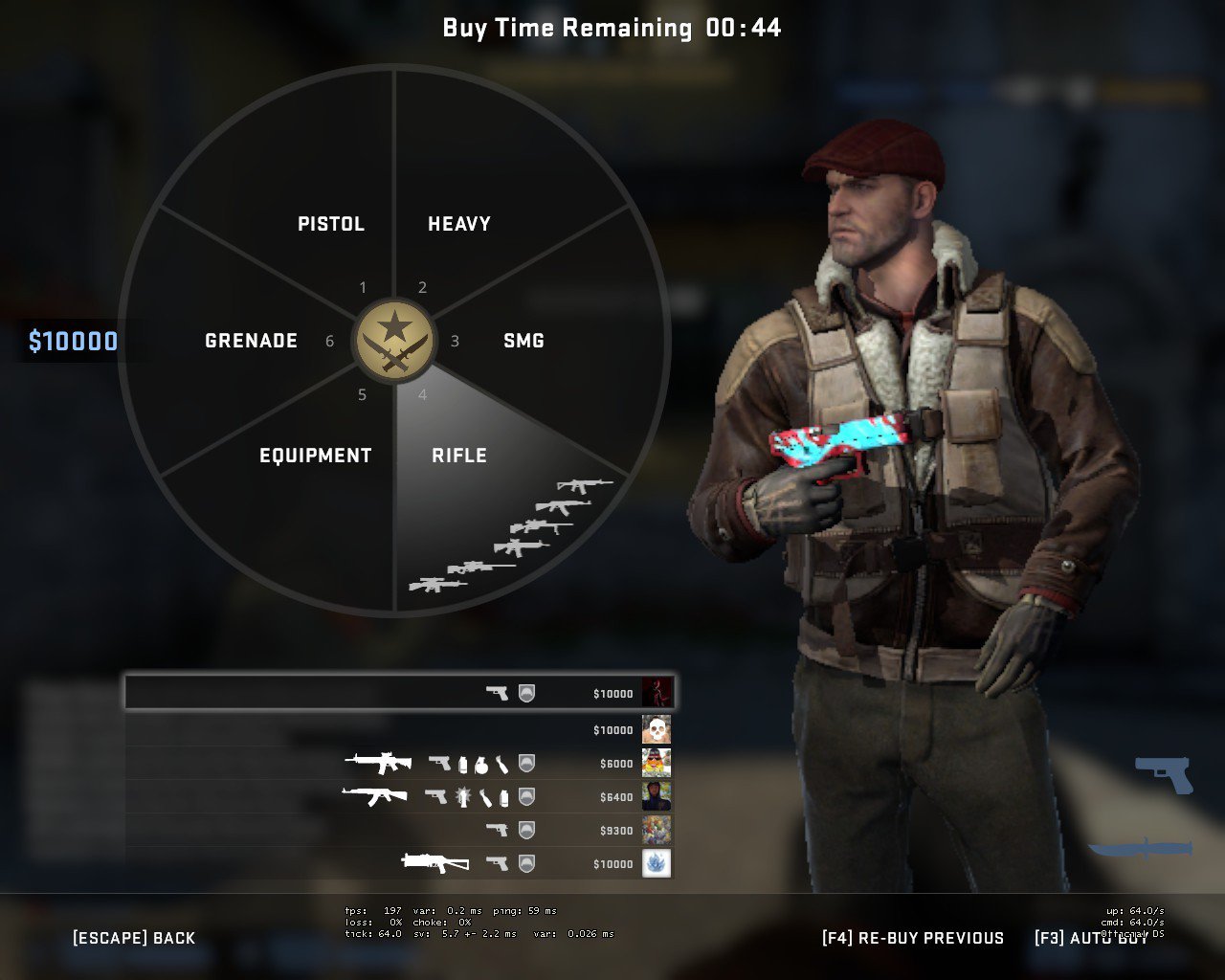Choose the Rifle buy category

(459, 456)
